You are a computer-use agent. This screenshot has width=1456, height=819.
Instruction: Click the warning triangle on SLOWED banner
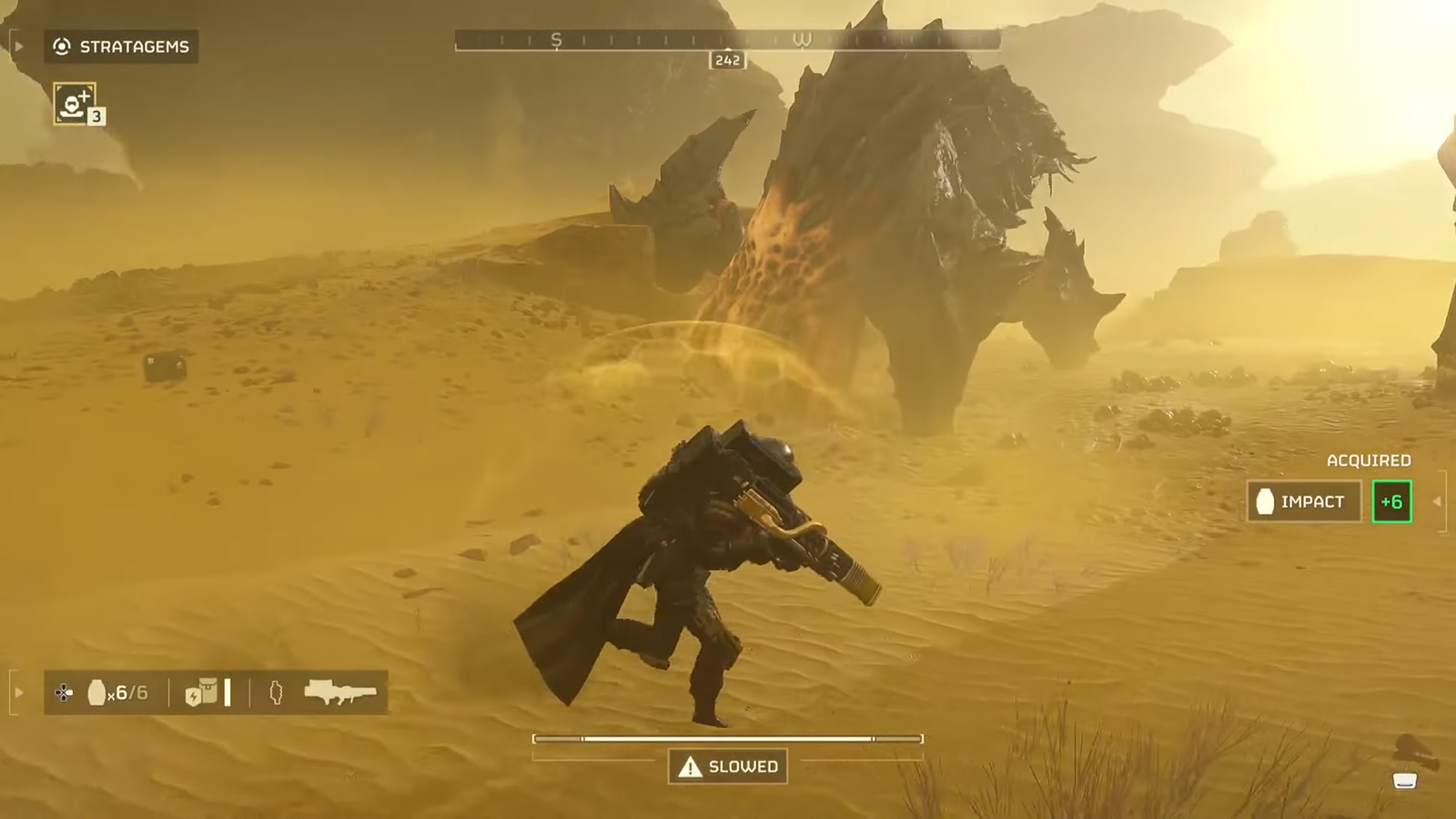point(689,766)
